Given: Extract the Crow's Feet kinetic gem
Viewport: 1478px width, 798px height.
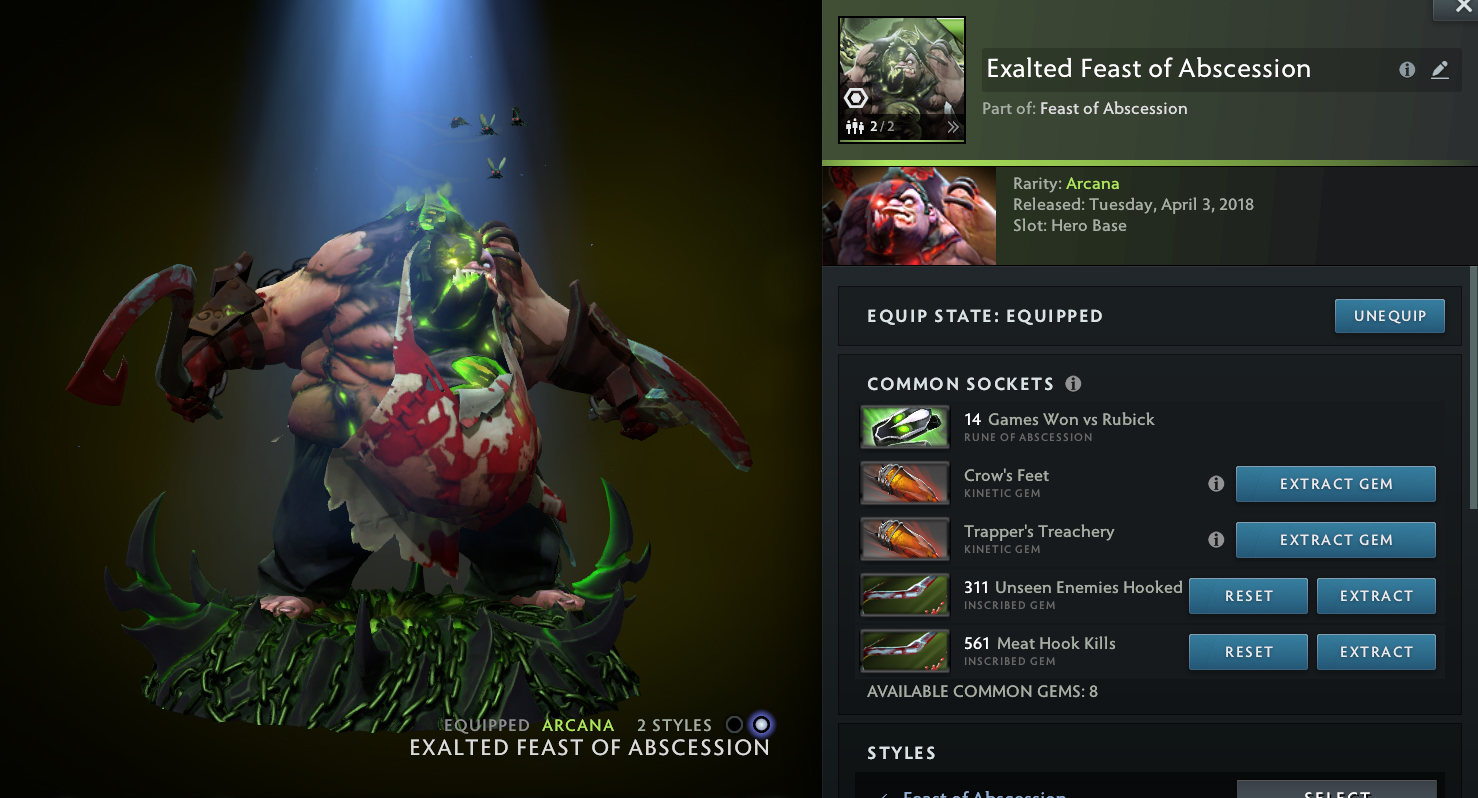Looking at the screenshot, I should click(x=1335, y=484).
